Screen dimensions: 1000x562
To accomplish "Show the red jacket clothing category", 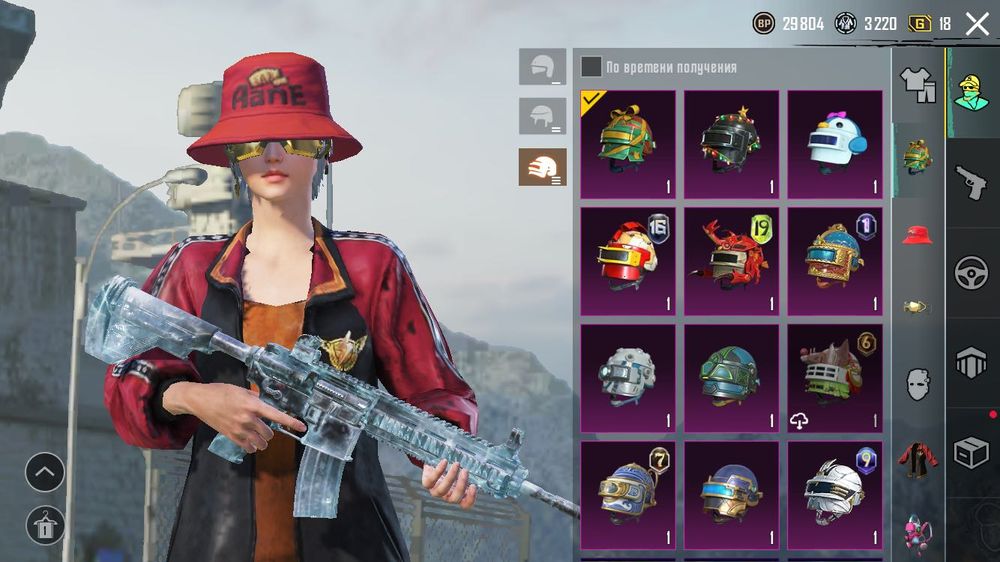I will click(x=917, y=458).
